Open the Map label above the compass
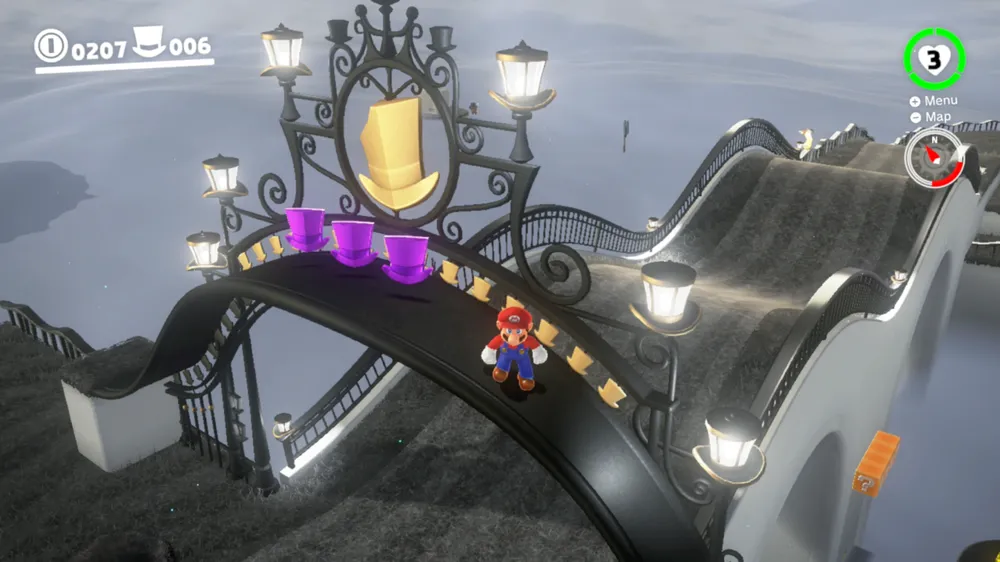Screen dimensions: 1000x562 932,117
